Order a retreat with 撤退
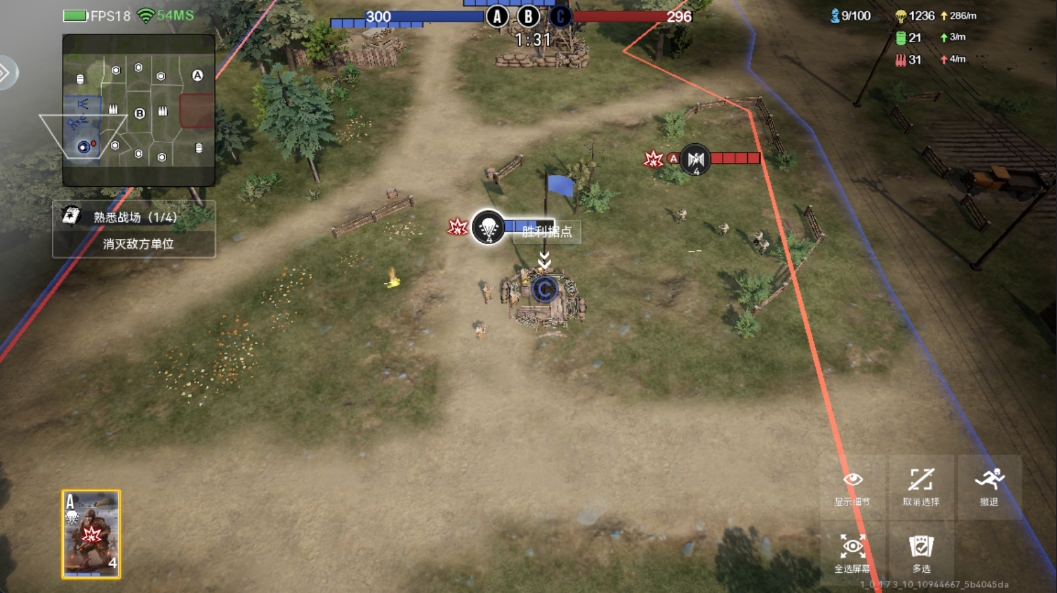 (x=989, y=487)
